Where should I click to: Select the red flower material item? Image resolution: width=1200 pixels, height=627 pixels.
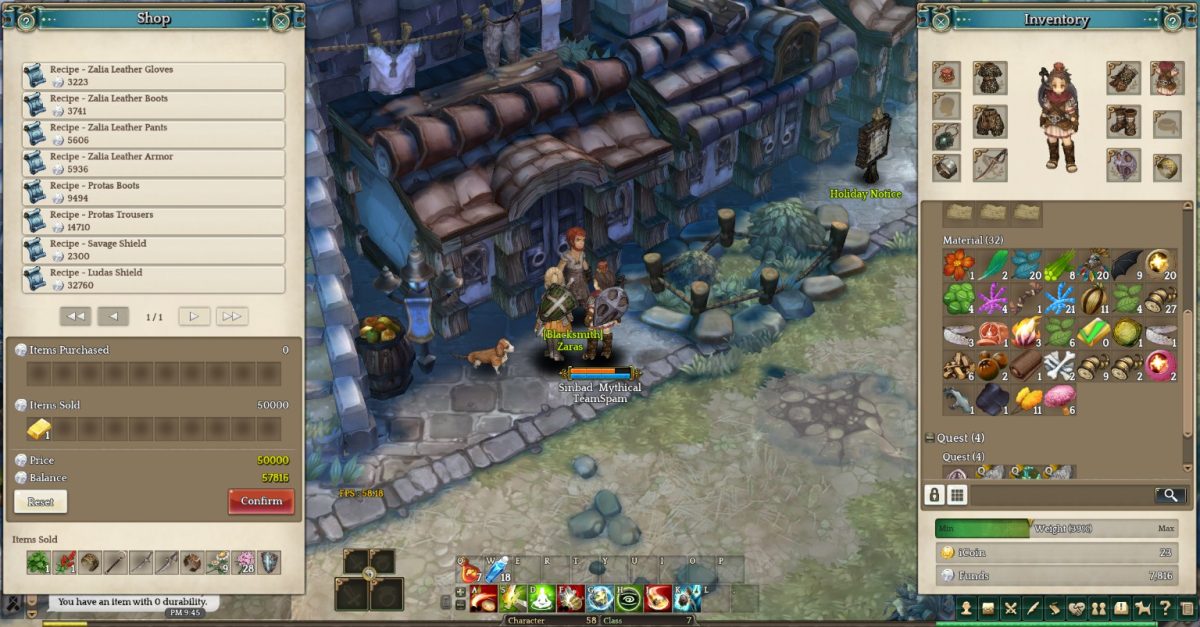pyautogui.click(x=958, y=265)
